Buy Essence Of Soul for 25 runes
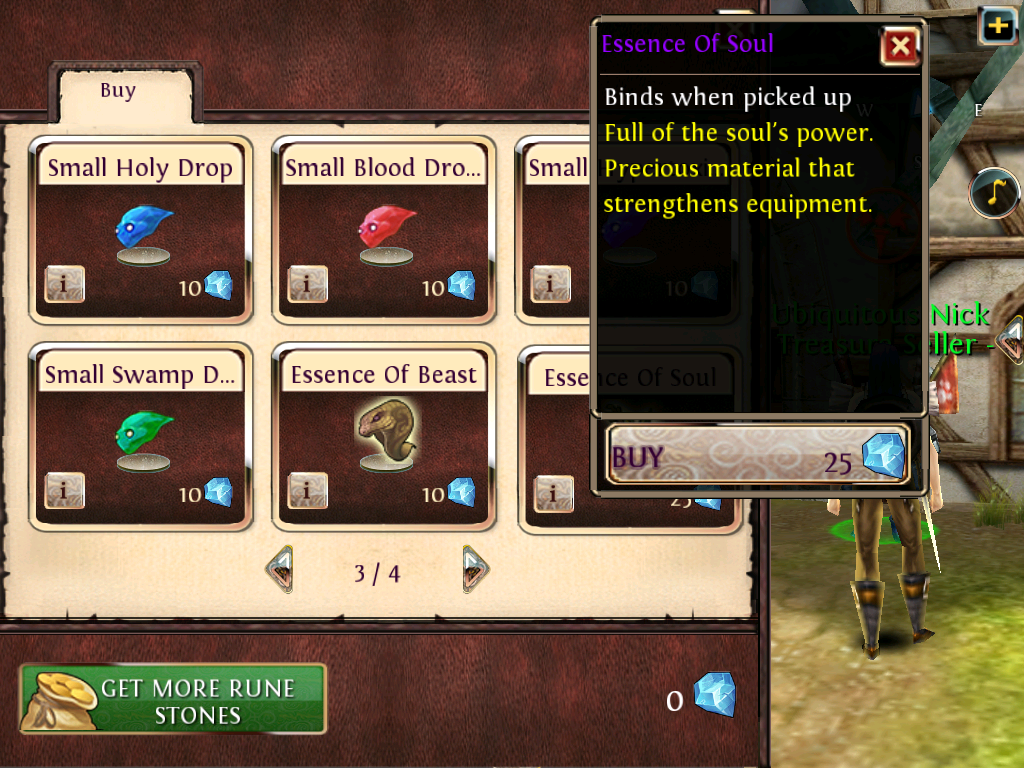The width and height of the screenshot is (1024, 768). pos(758,457)
